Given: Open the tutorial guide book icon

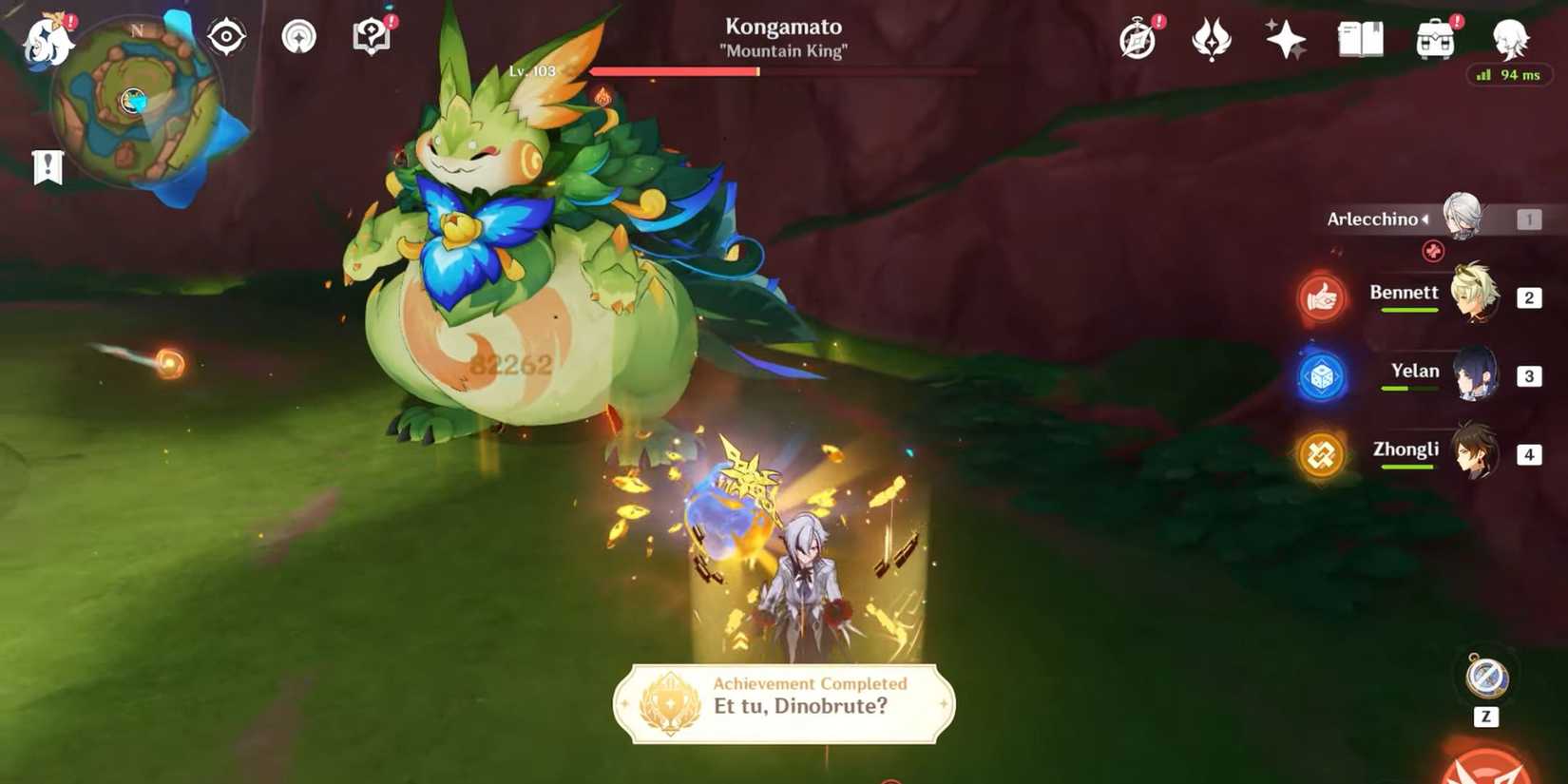Looking at the screenshot, I should [x=370, y=36].
